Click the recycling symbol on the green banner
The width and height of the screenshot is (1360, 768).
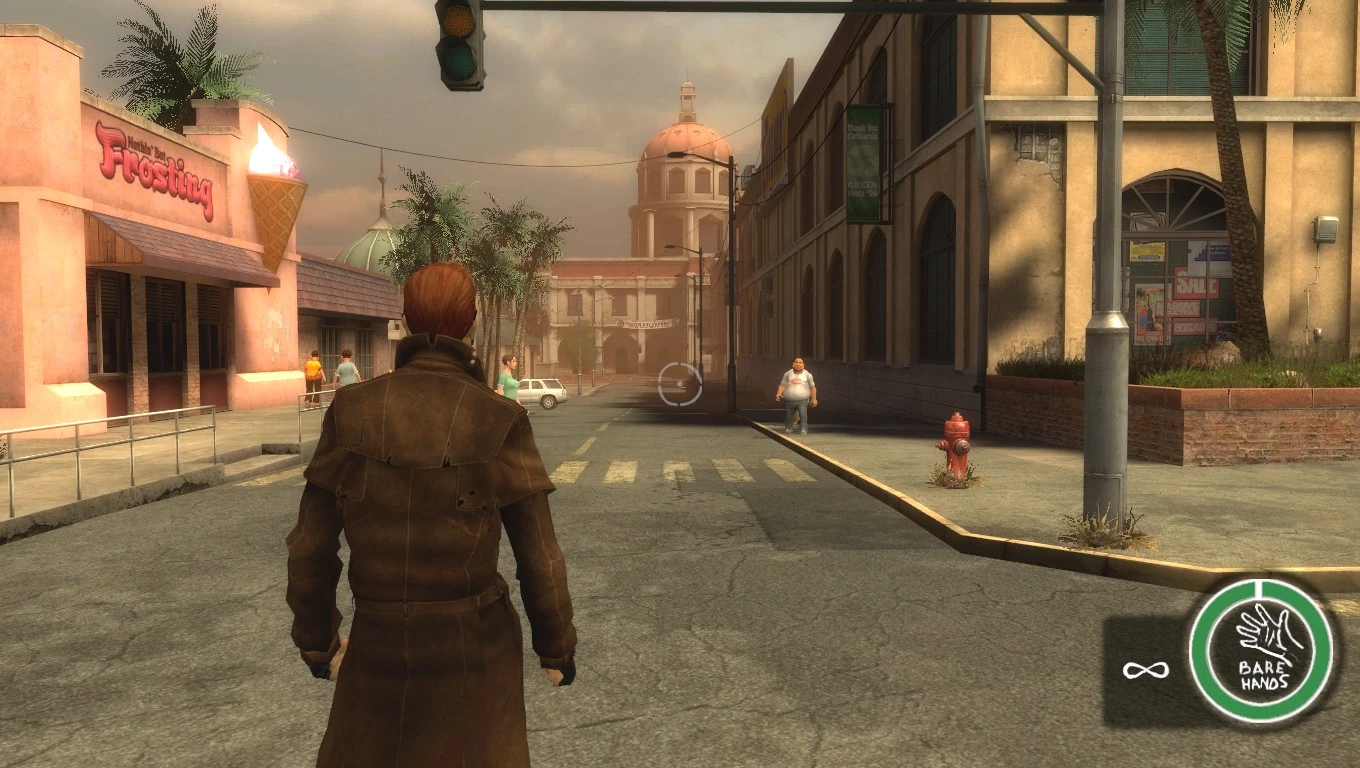pyautogui.click(x=862, y=159)
